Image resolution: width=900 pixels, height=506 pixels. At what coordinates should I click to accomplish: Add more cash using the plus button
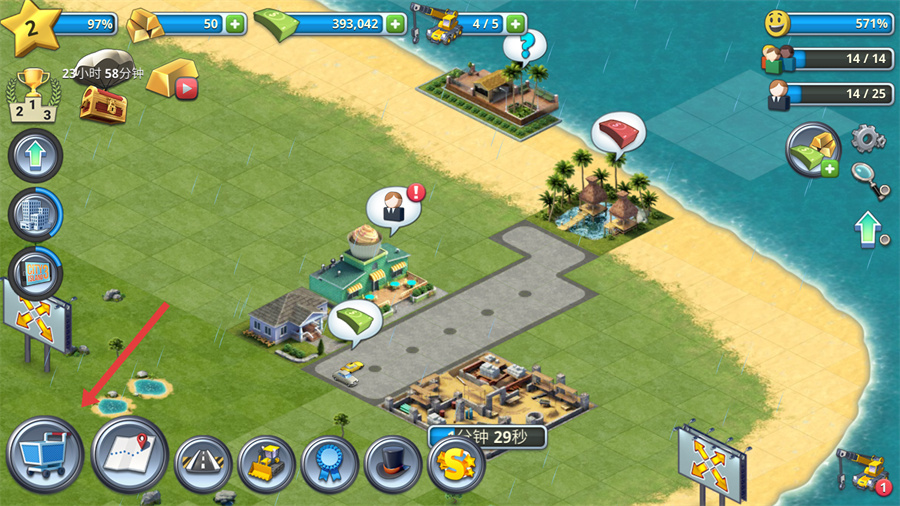[x=396, y=23]
